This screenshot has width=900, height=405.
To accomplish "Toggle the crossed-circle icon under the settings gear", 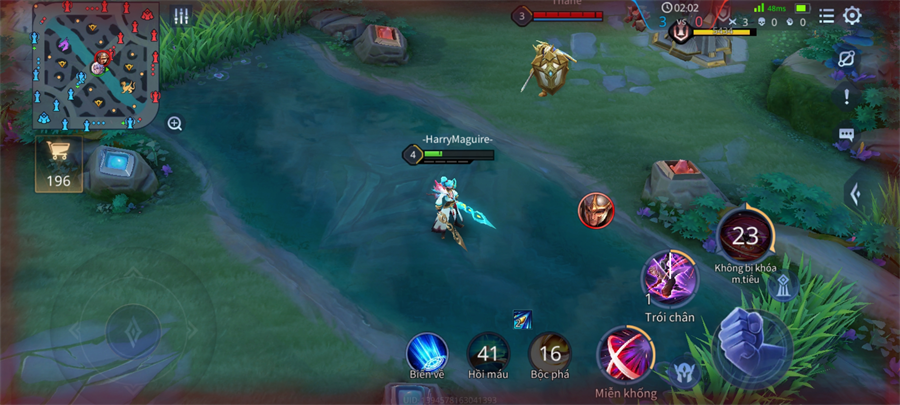I will click(847, 58).
